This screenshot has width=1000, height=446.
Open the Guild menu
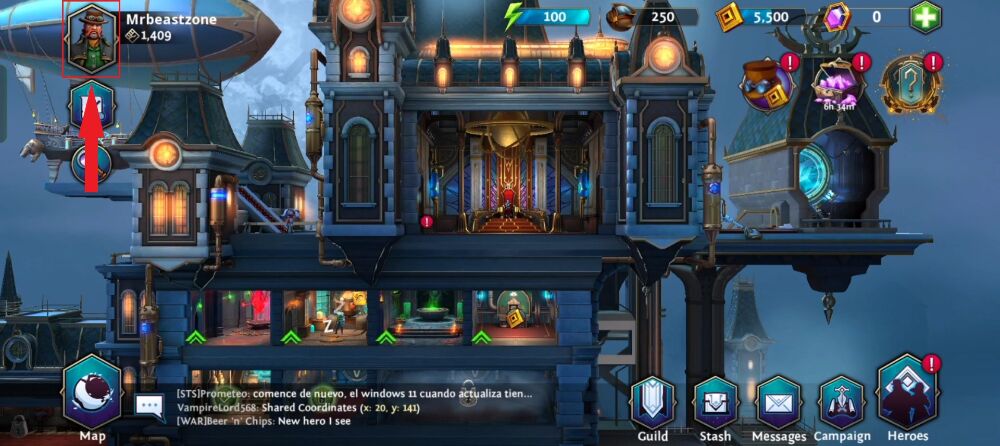(x=653, y=404)
